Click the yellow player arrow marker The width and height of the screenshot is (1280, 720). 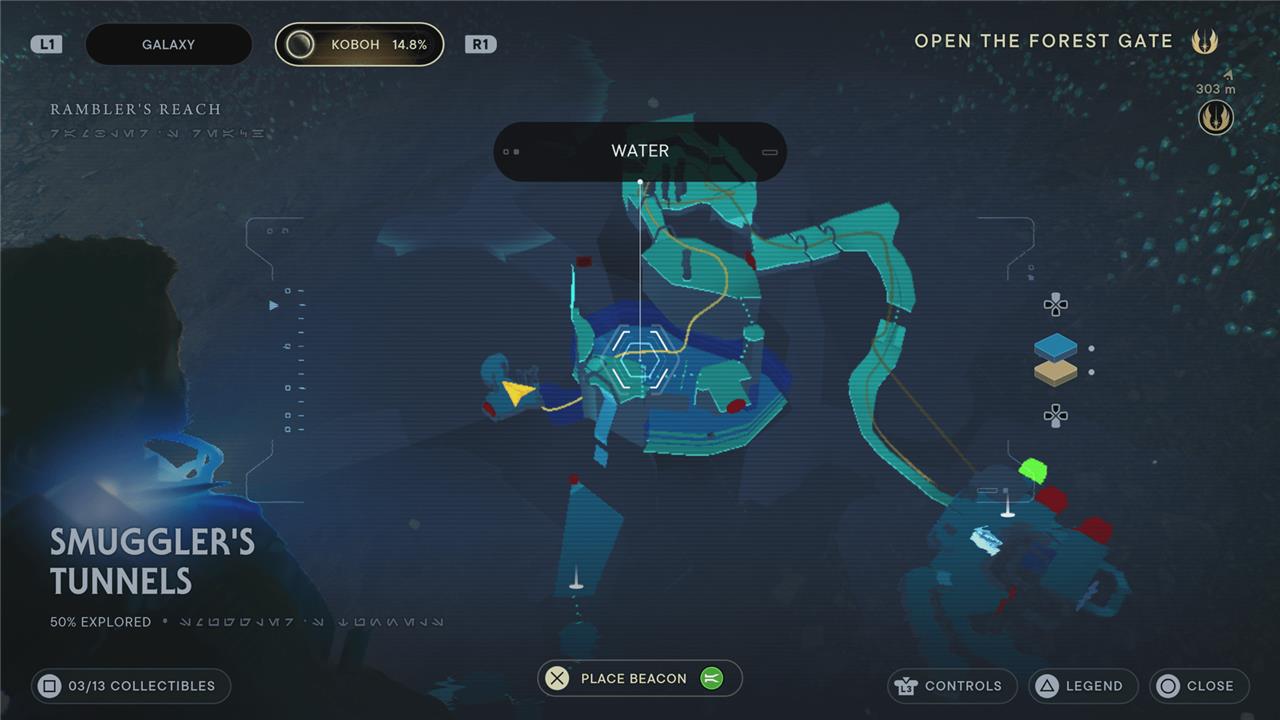coord(517,392)
